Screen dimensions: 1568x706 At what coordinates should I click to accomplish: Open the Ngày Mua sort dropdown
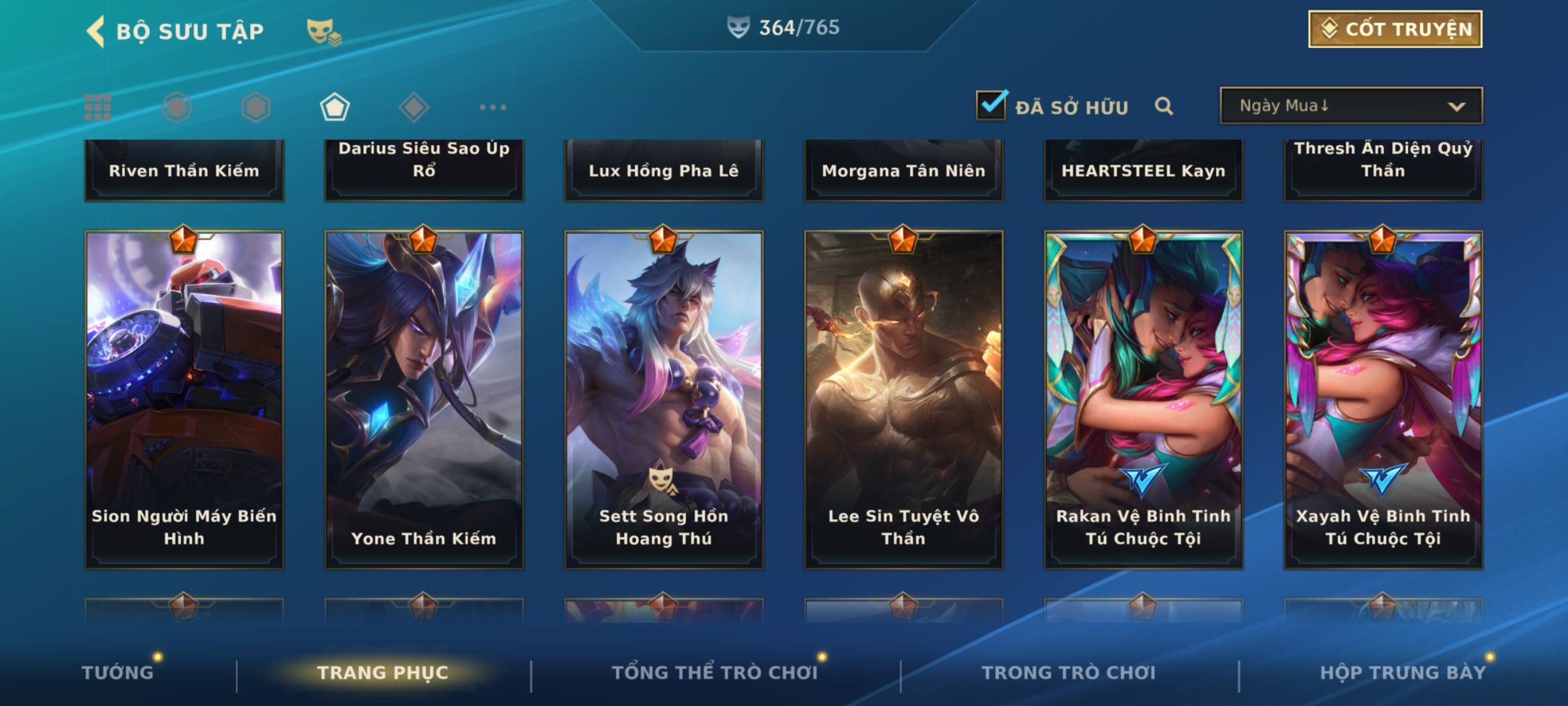pos(1350,106)
